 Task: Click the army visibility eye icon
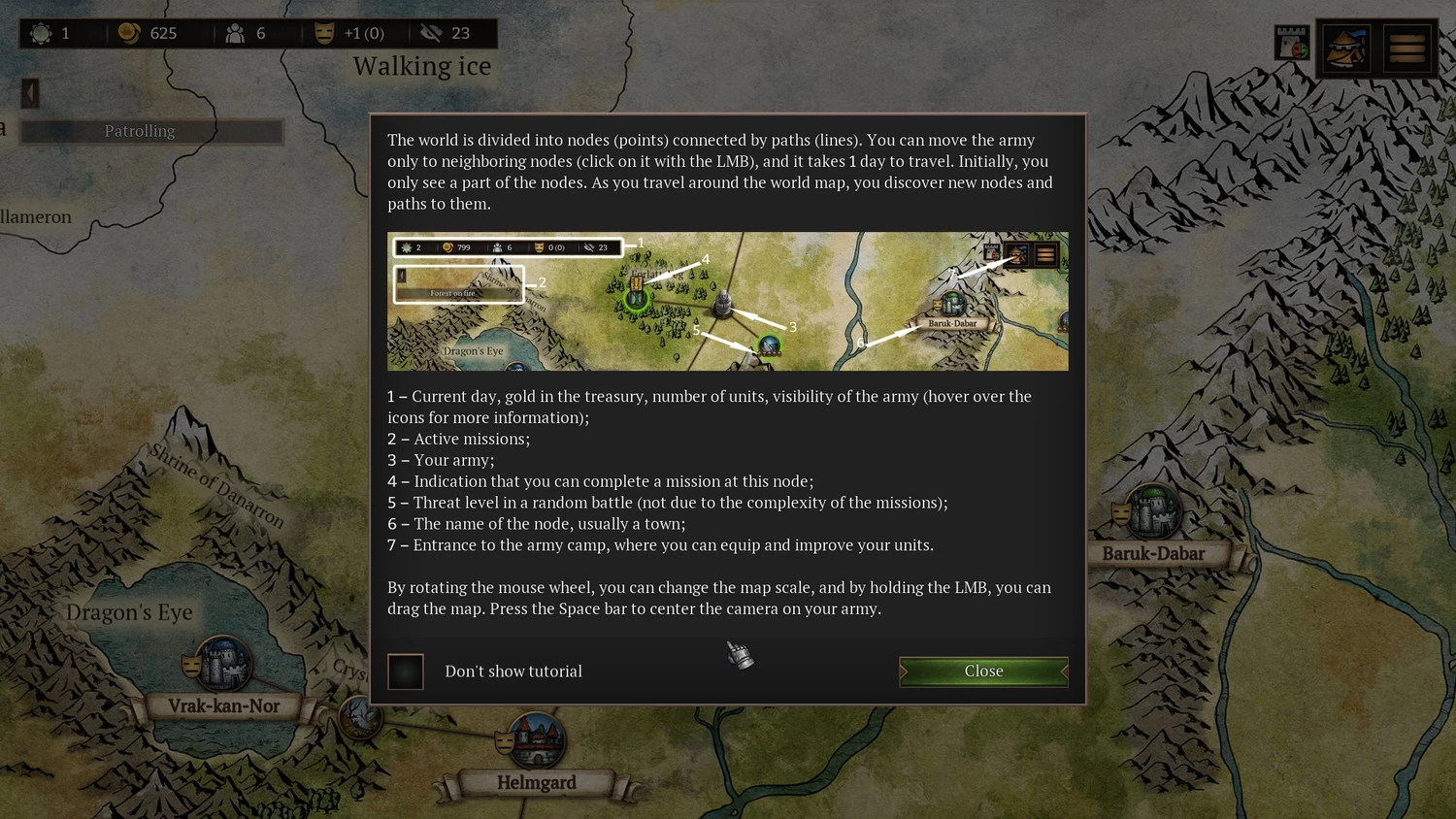[x=431, y=33]
